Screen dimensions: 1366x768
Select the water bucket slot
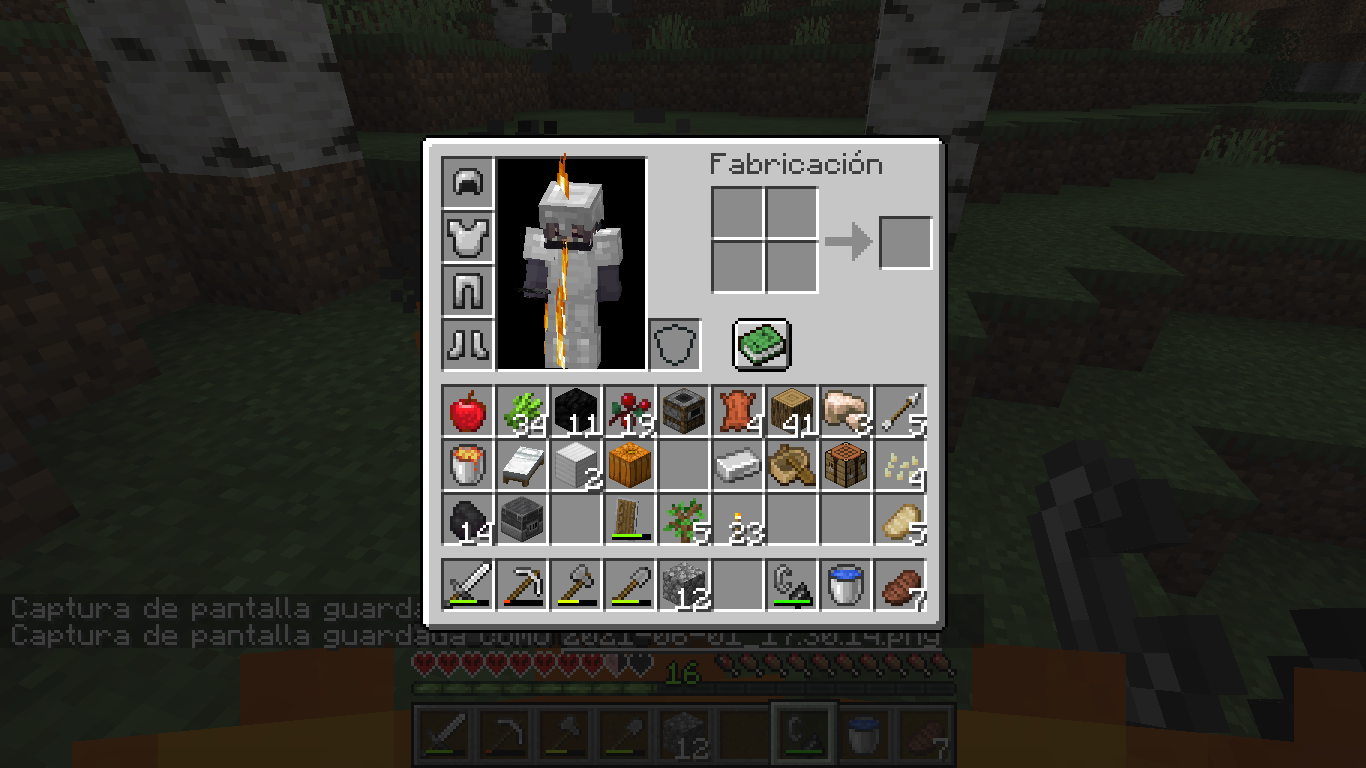click(845, 584)
